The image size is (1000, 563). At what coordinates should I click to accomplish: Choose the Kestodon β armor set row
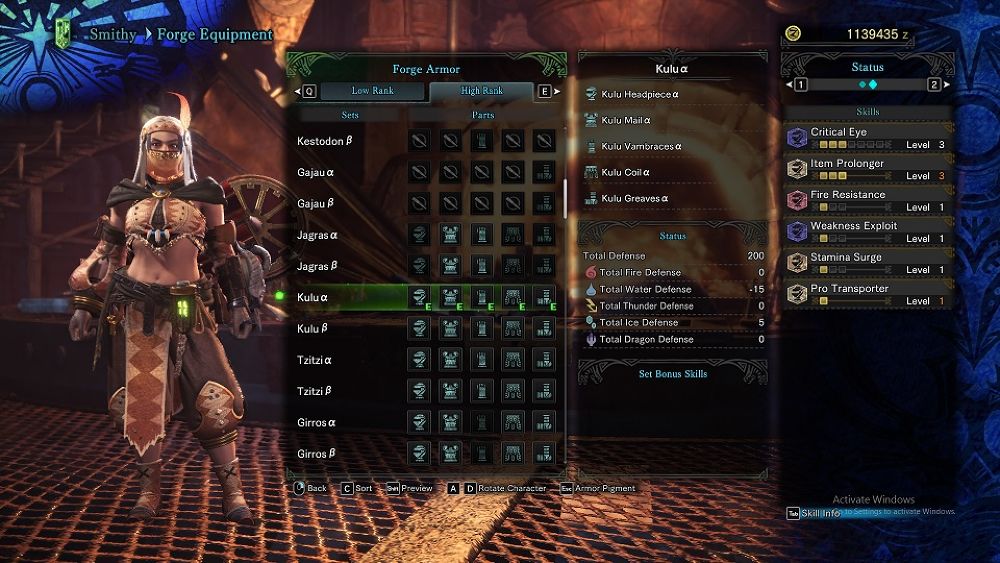325,141
